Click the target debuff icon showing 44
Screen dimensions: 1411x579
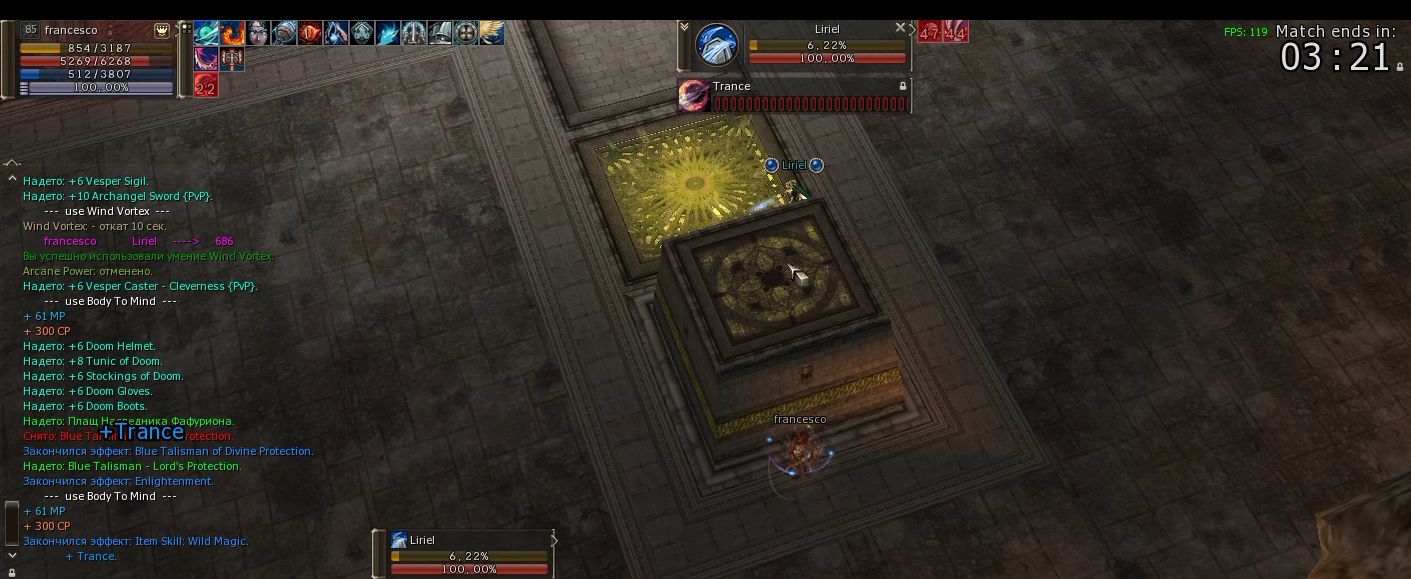point(956,32)
